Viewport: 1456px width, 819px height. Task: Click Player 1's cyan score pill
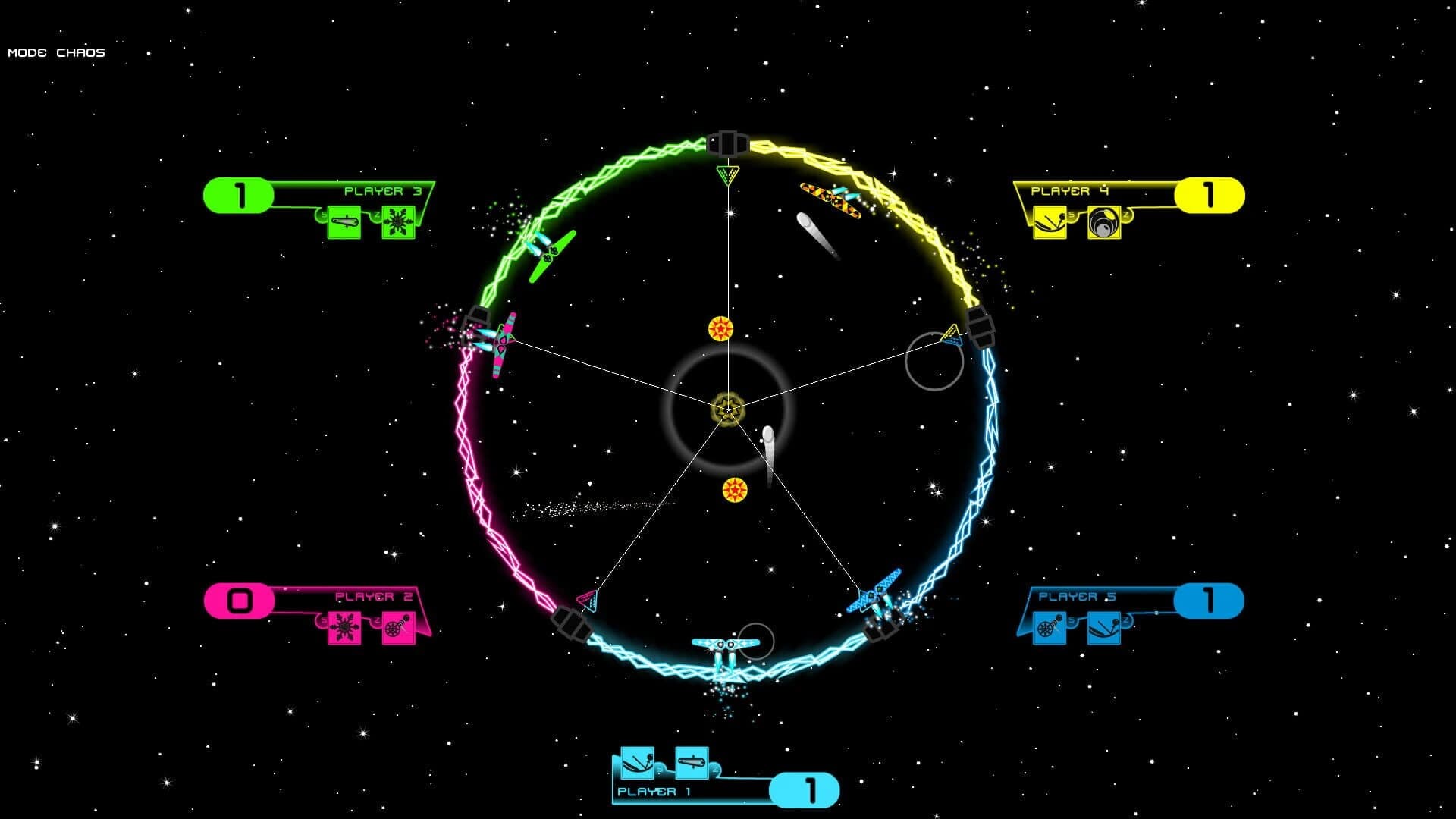806,789
